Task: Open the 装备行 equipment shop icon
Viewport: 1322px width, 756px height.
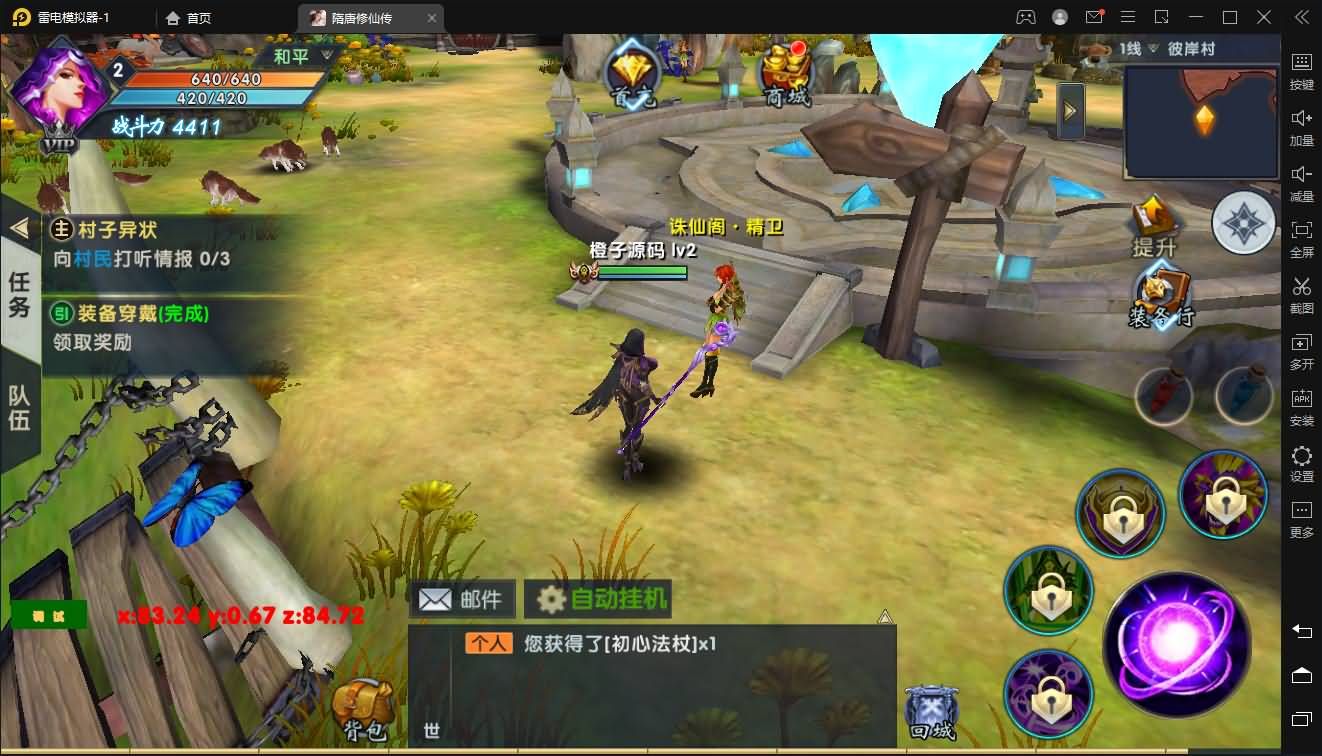Action: 1160,297
